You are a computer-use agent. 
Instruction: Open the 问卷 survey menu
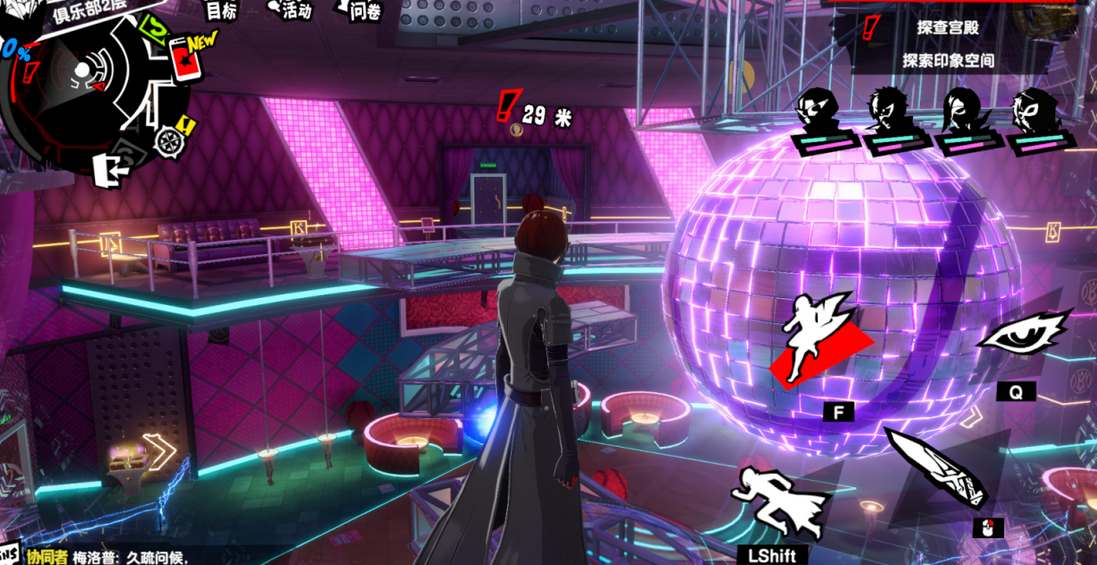point(362,11)
